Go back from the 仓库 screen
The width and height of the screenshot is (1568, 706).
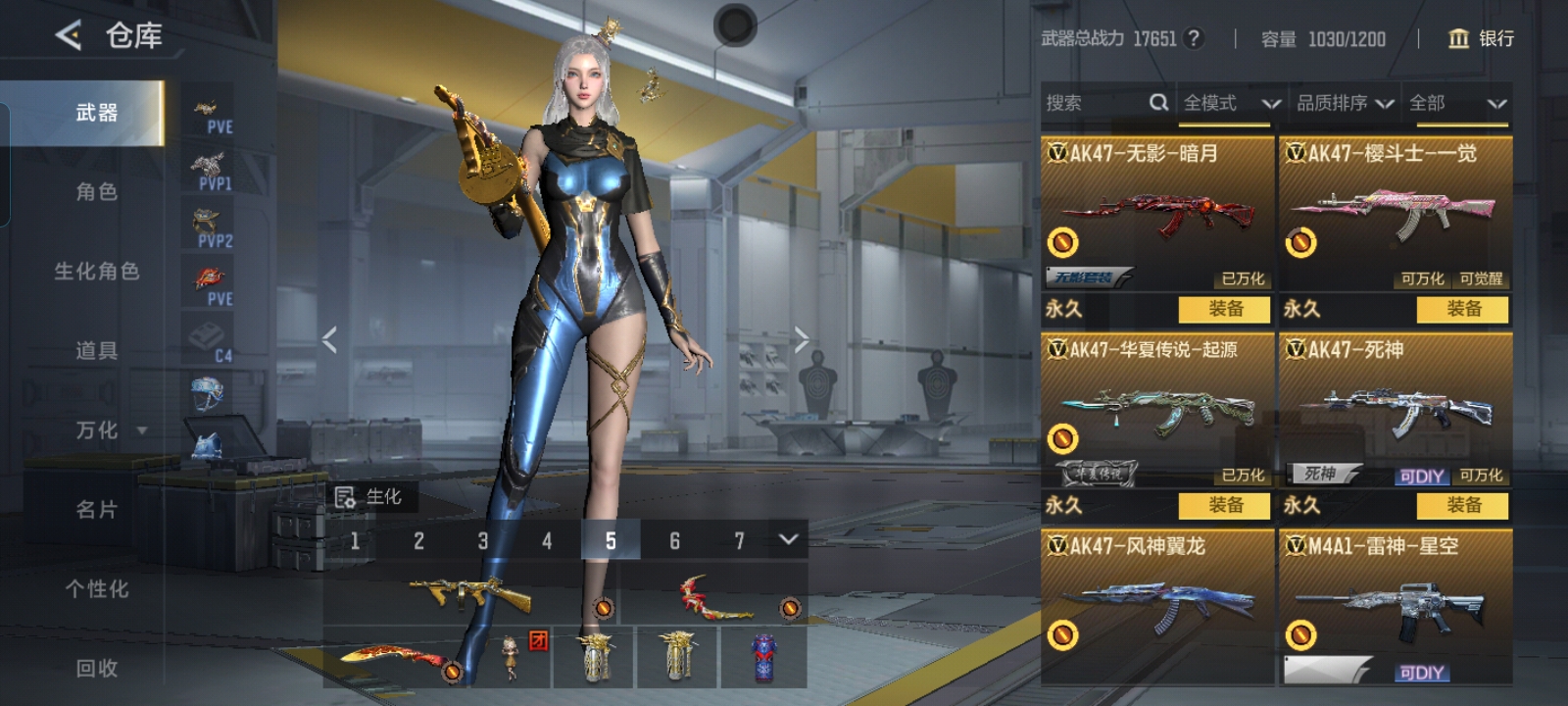coord(69,36)
